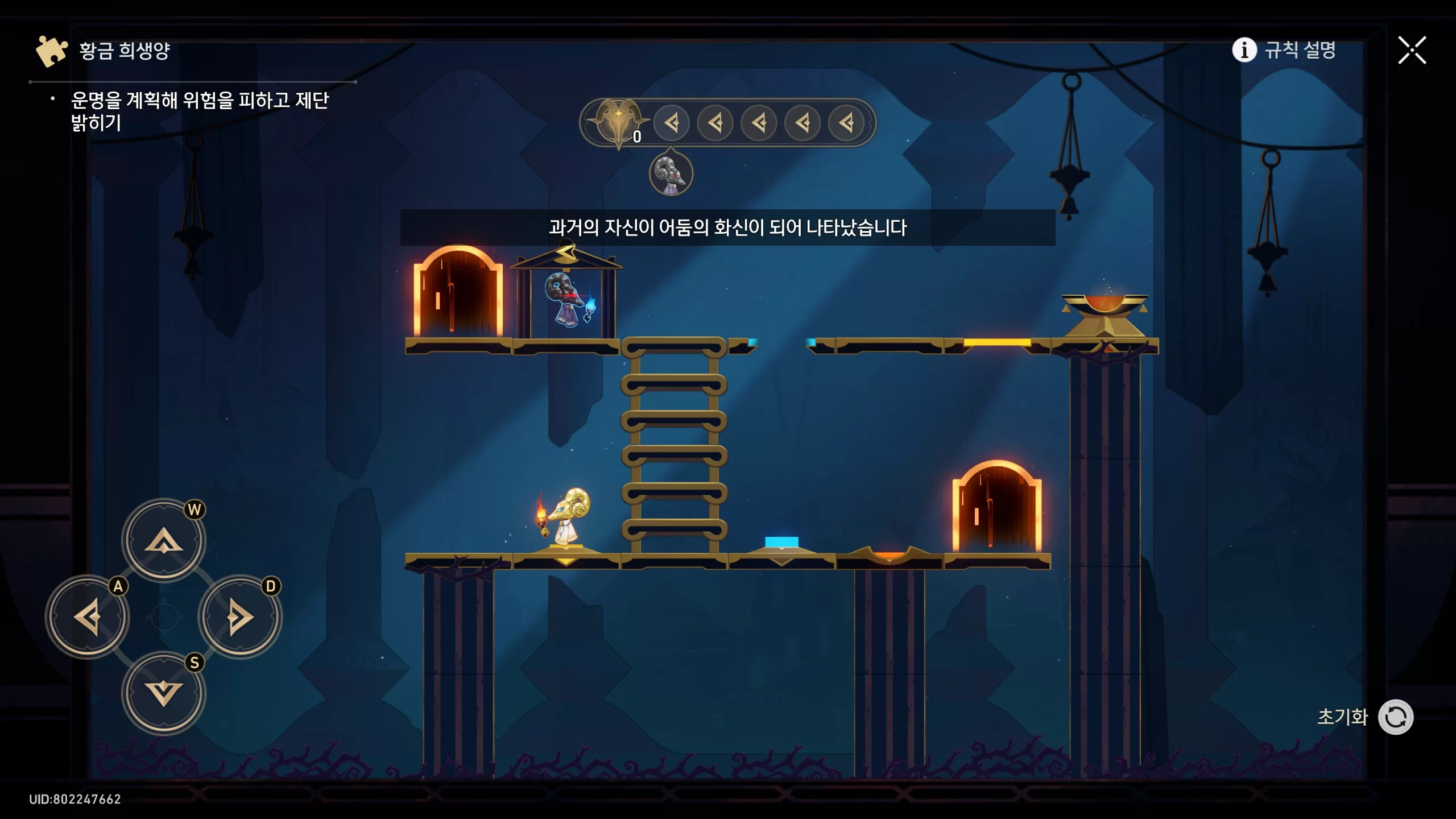Open the 규칙 설명 rules explanation
Screen dimensions: 1456x819
tap(1284, 50)
